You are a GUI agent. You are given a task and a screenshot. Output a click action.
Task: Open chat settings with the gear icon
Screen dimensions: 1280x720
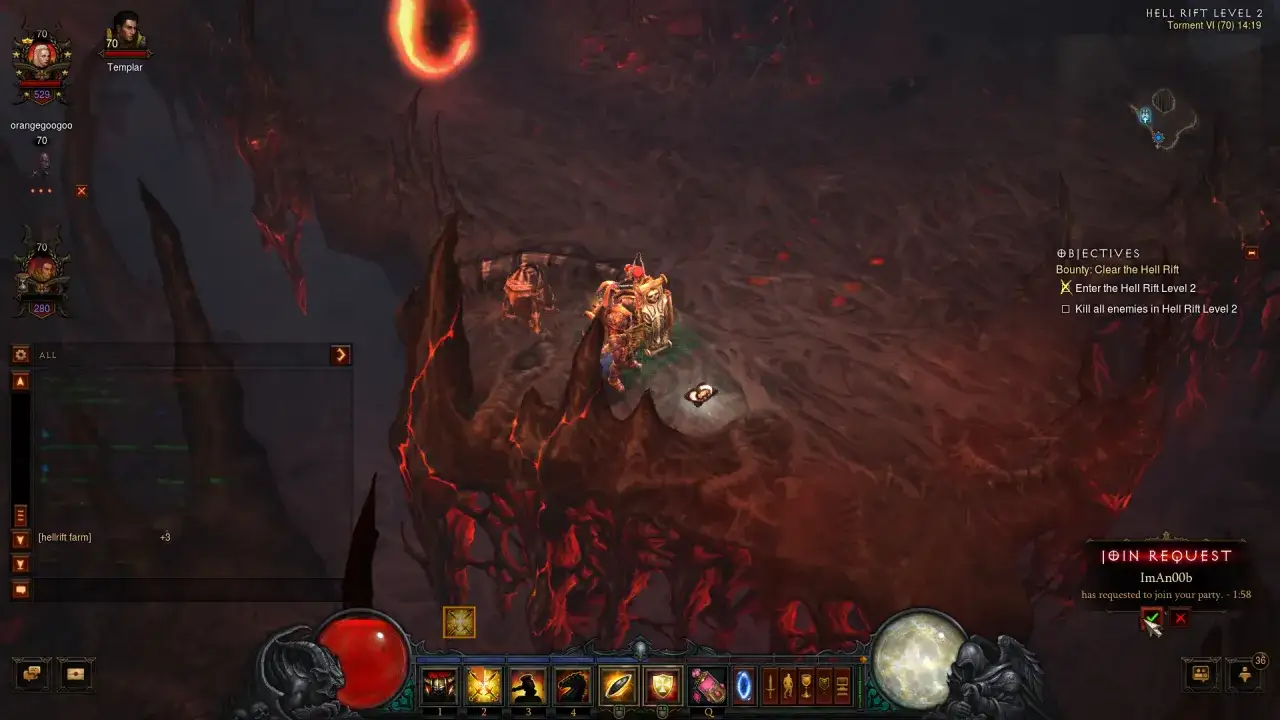pyautogui.click(x=19, y=355)
